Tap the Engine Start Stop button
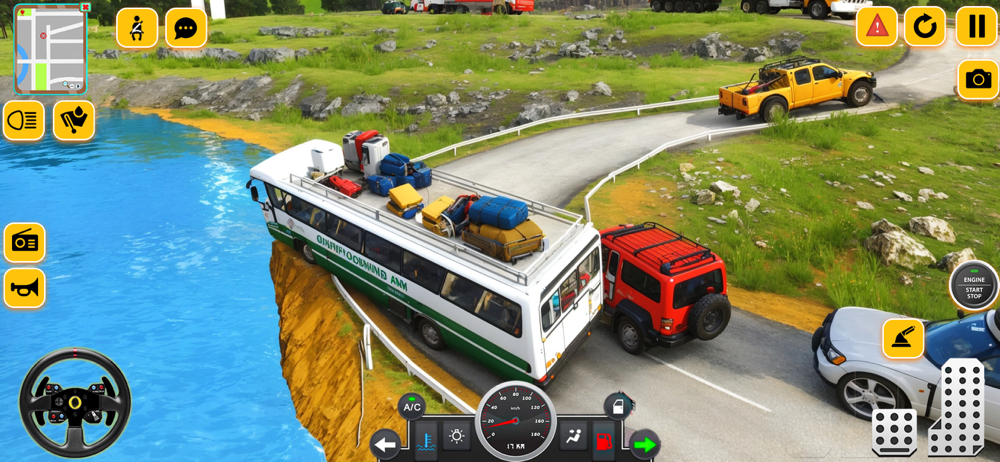 coord(973,285)
